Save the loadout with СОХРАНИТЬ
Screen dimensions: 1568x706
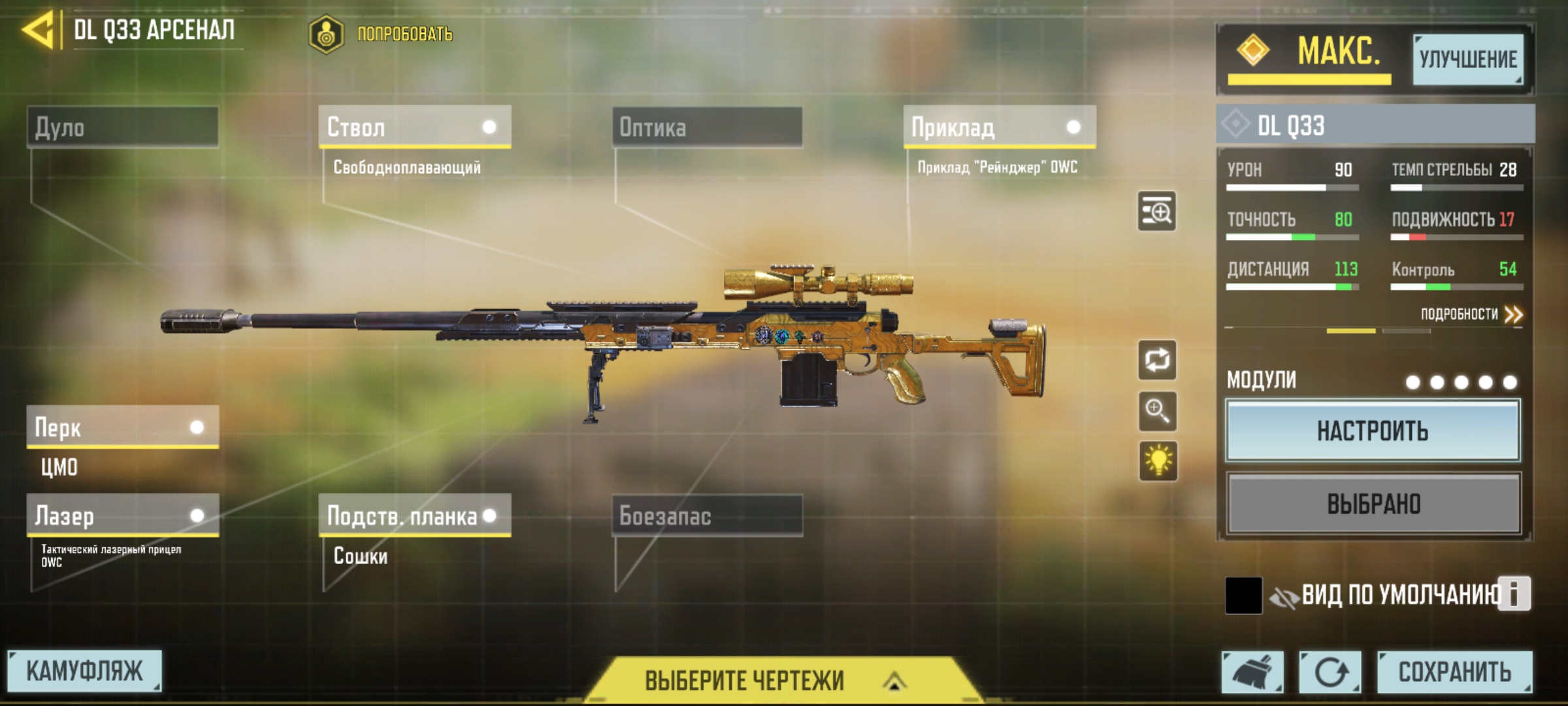pos(1454,672)
